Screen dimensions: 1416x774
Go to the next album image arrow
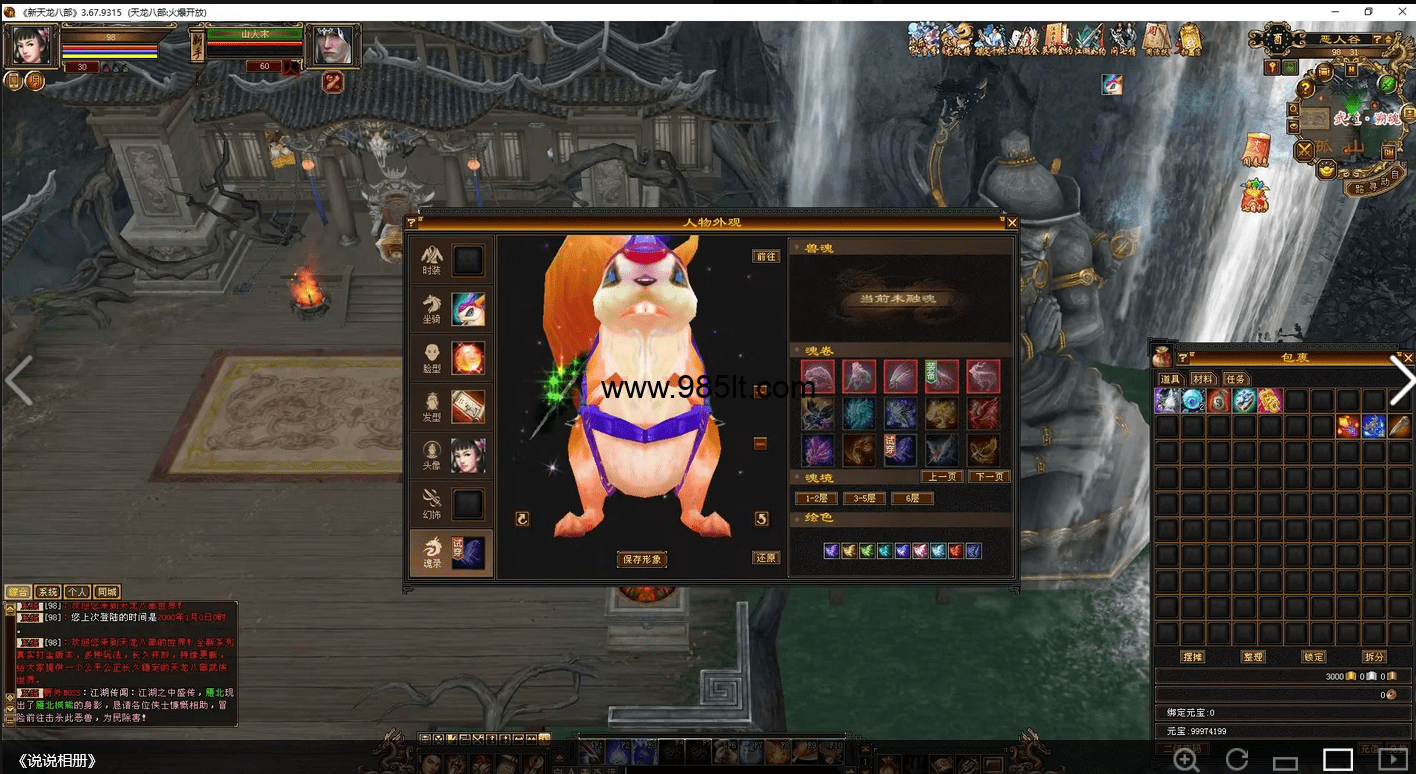(x=1402, y=381)
